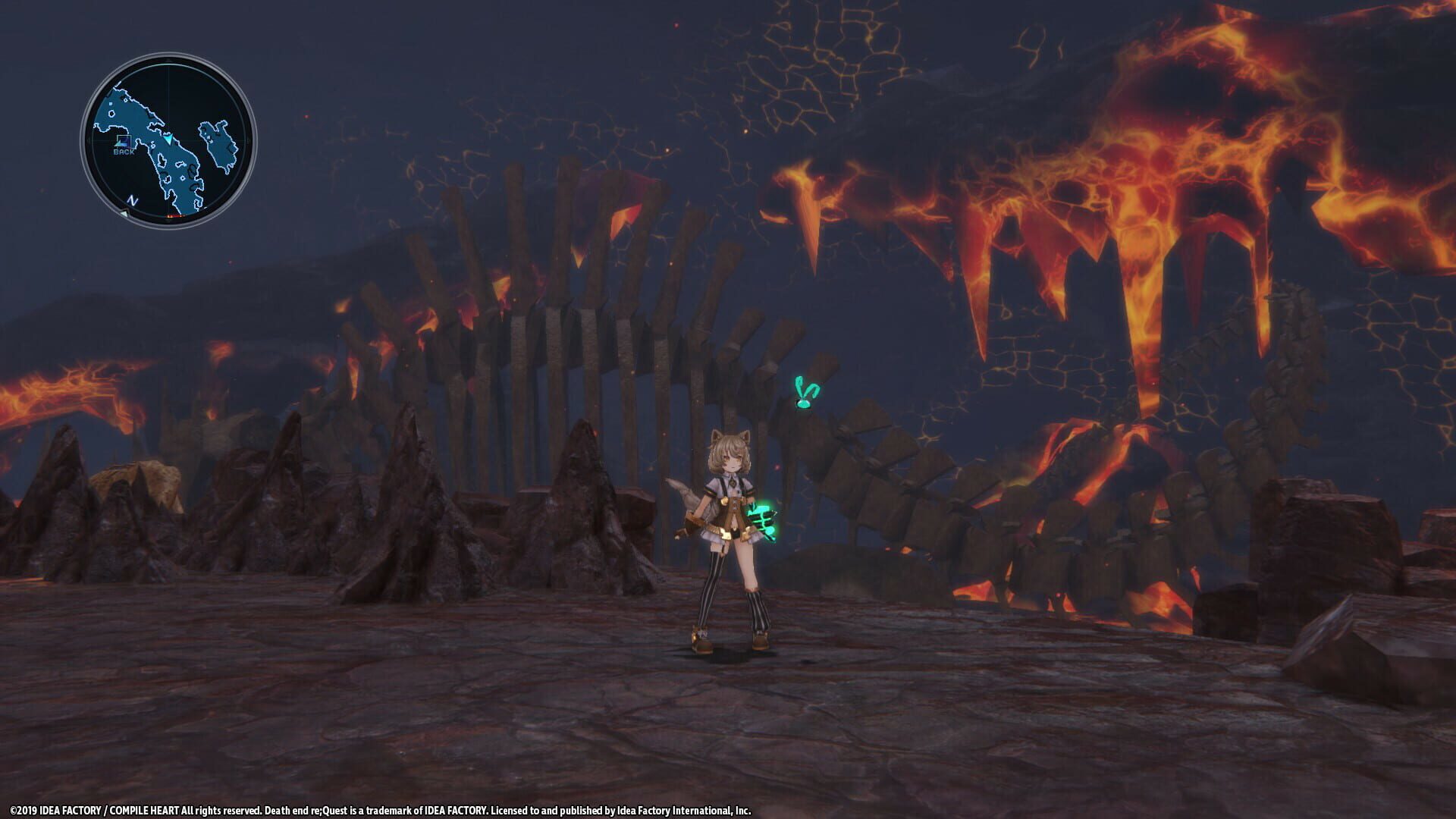Click the N compass indicator on the minimap
This screenshot has height=819, width=1456.
(132, 199)
